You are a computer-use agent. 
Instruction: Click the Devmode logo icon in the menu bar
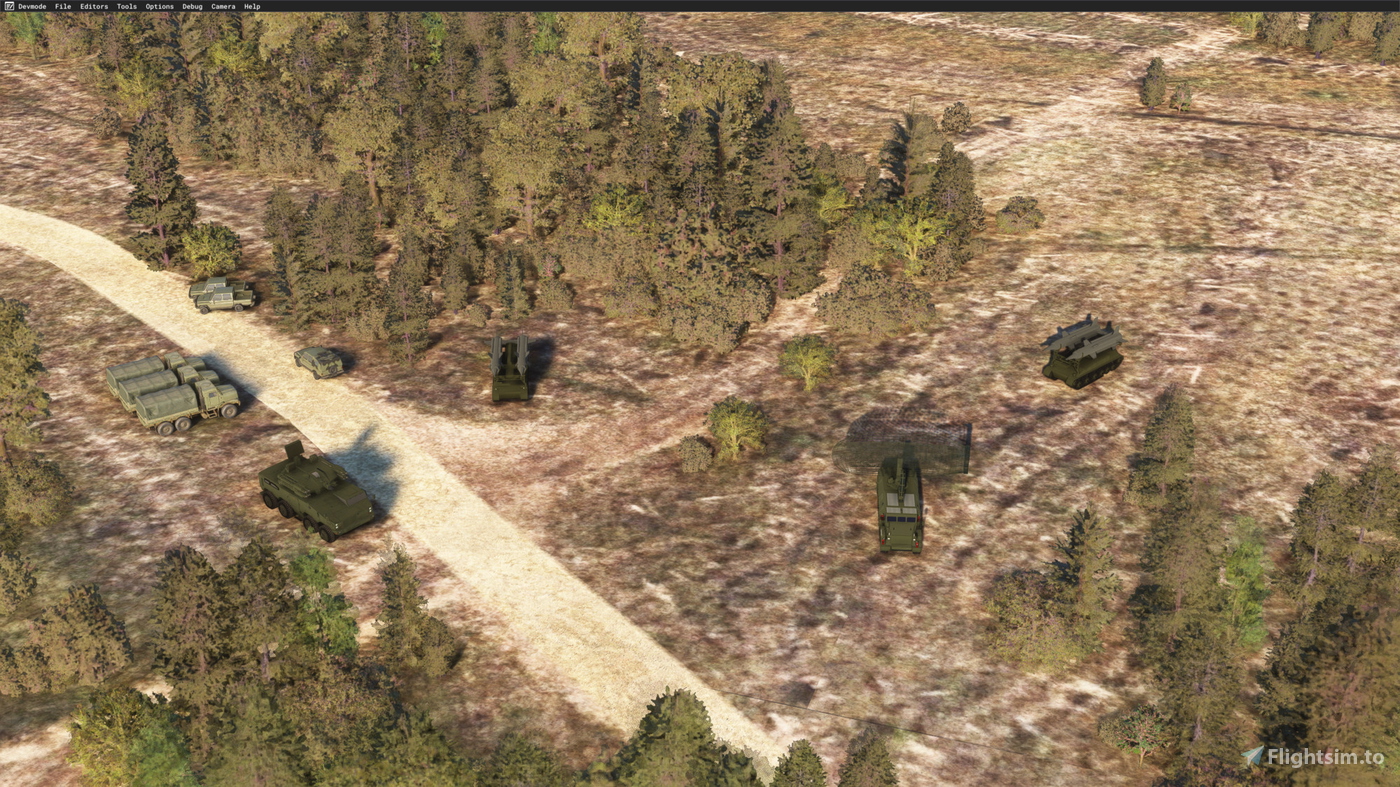tap(8, 5)
